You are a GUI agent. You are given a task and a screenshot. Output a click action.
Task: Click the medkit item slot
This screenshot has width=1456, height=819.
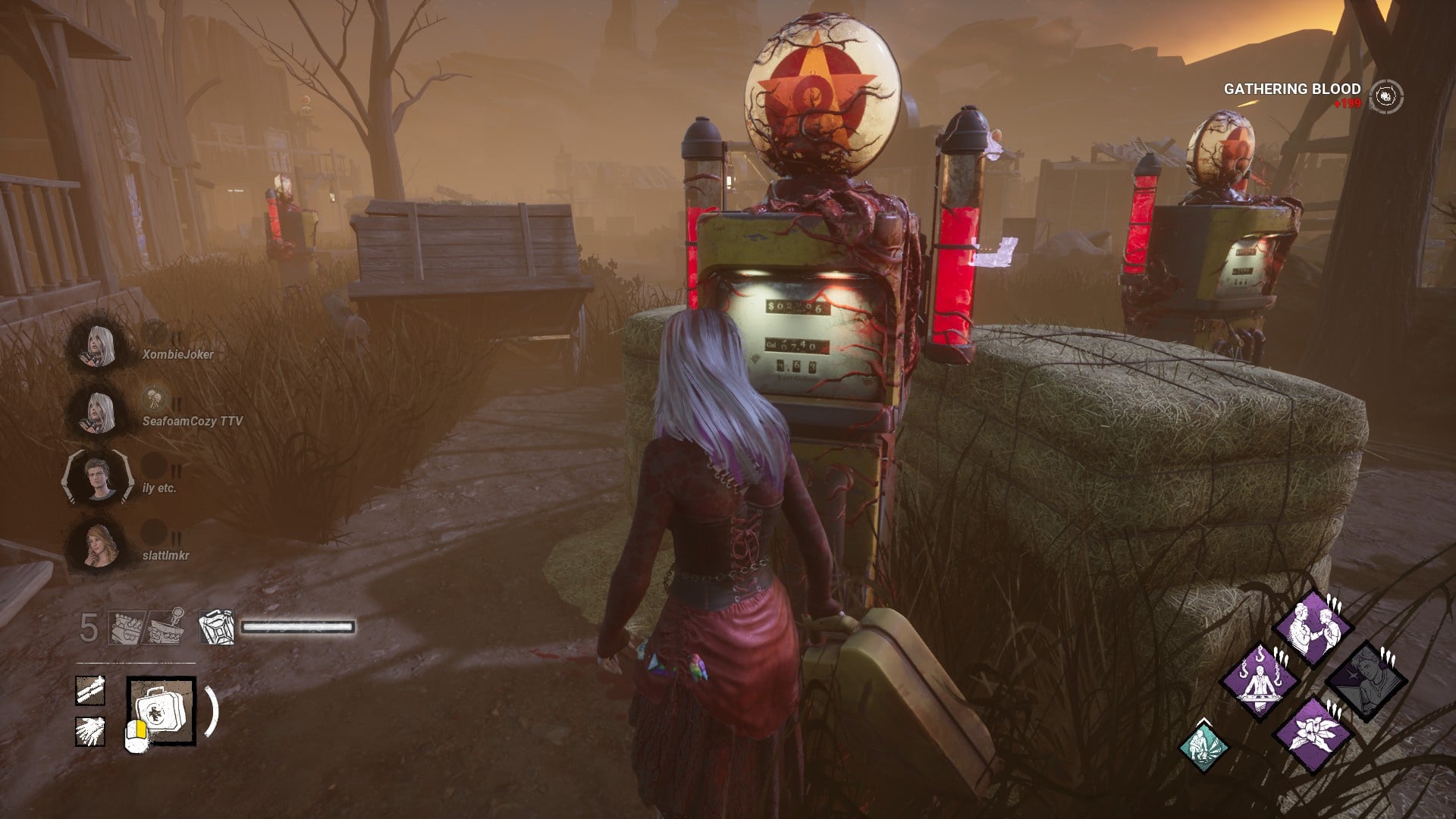tap(162, 711)
